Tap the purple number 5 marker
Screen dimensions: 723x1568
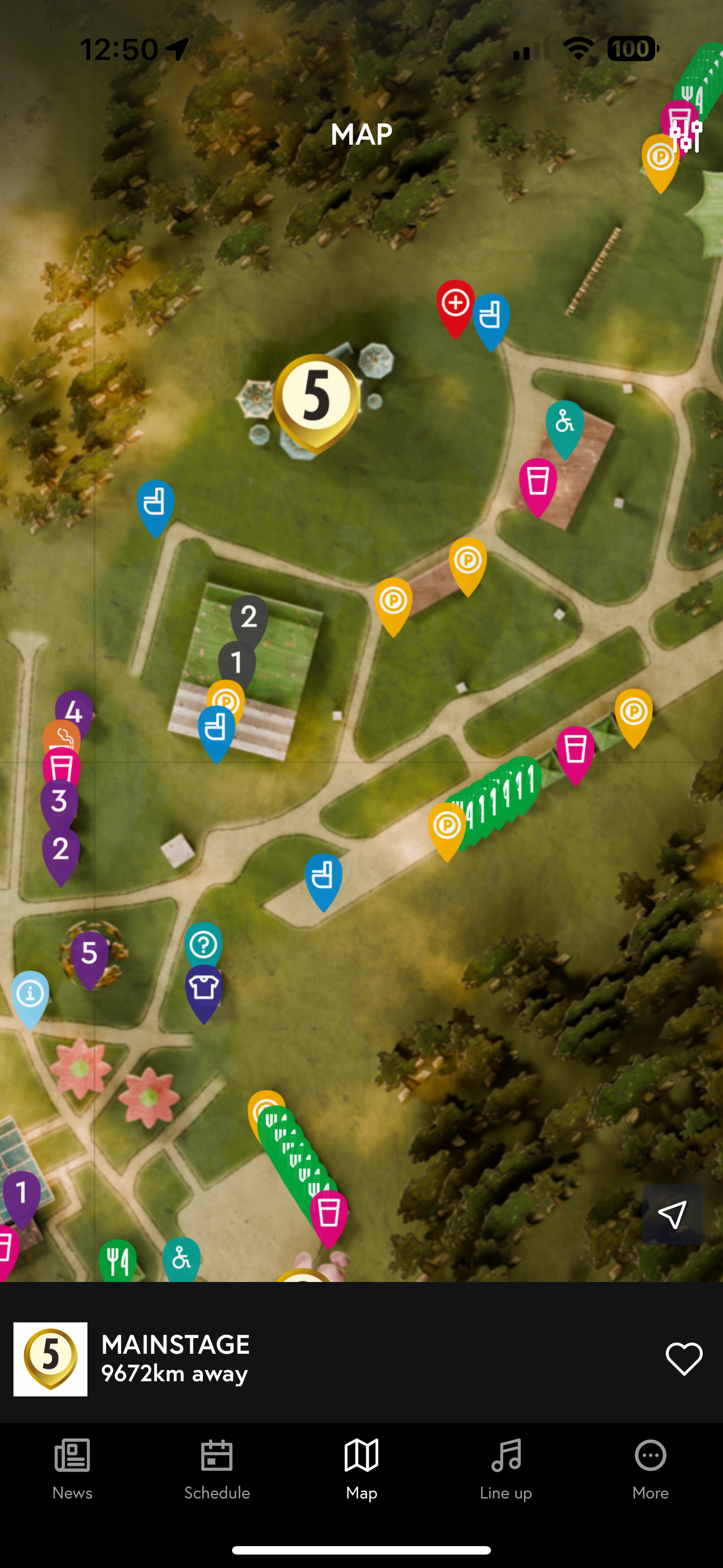tap(90, 953)
